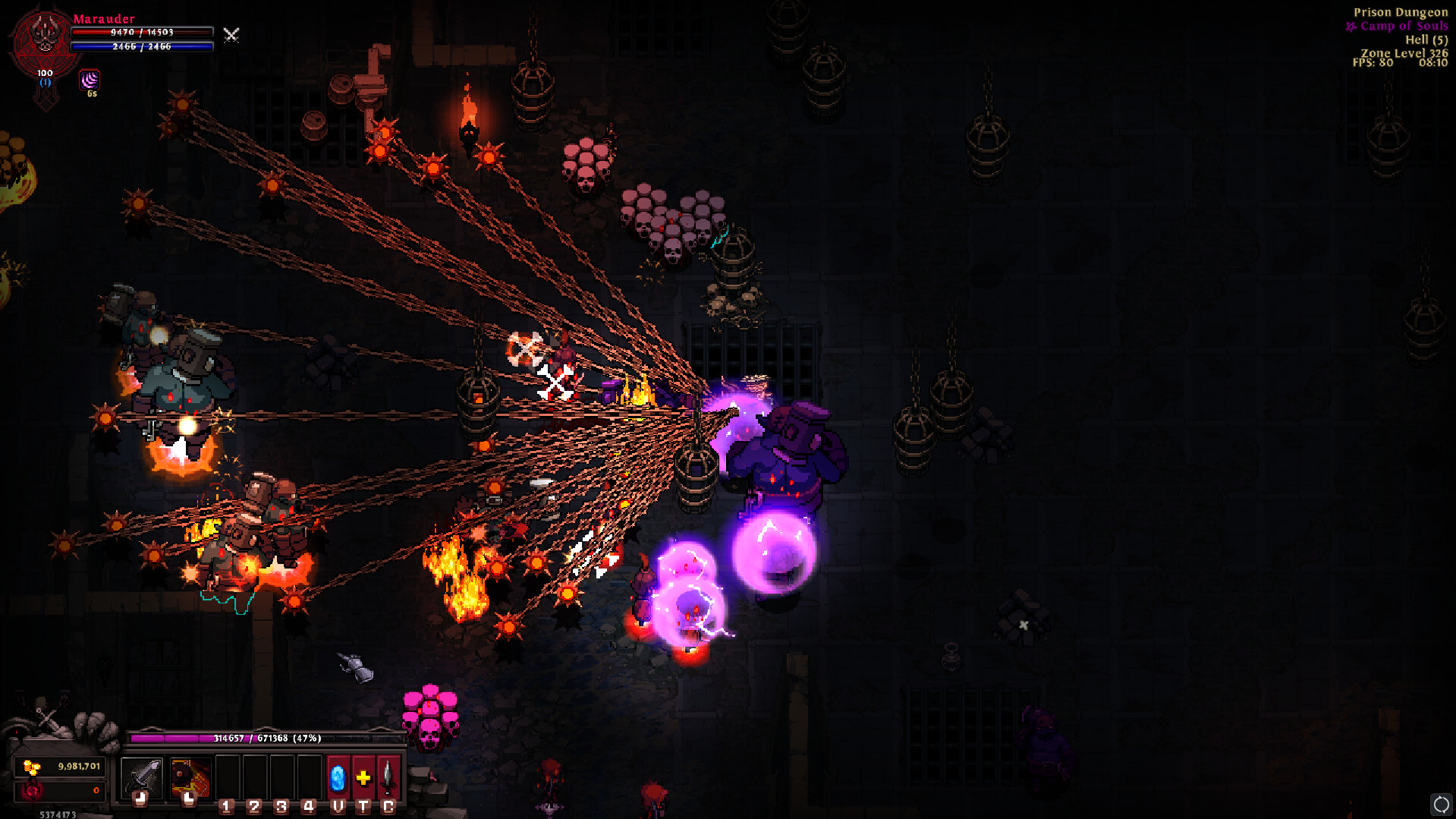The image size is (1456, 819).
Task: Click the purple 6s buff icon
Action: [91, 82]
